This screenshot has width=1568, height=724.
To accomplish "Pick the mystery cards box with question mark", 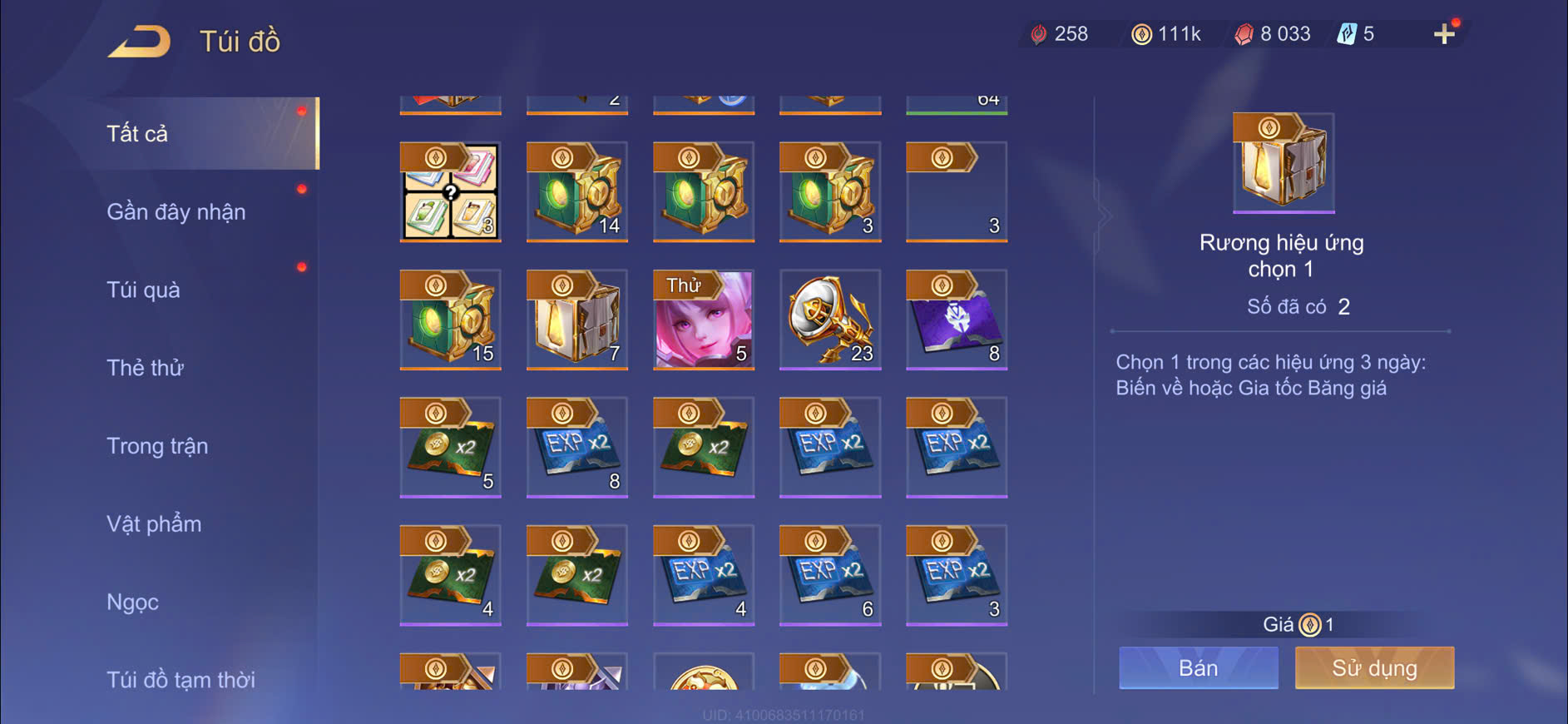I will 451,192.
